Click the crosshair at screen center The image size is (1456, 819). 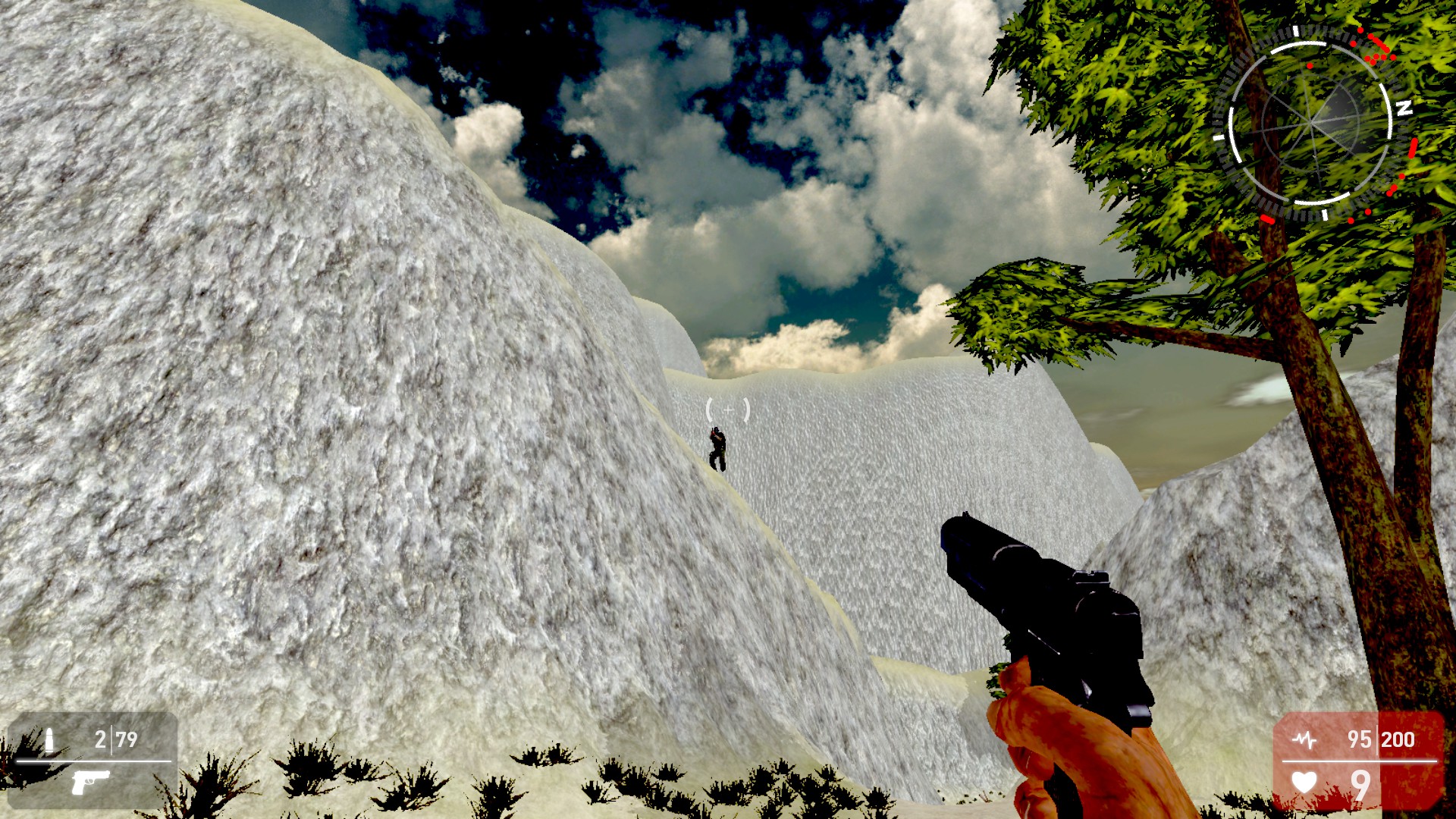click(726, 409)
